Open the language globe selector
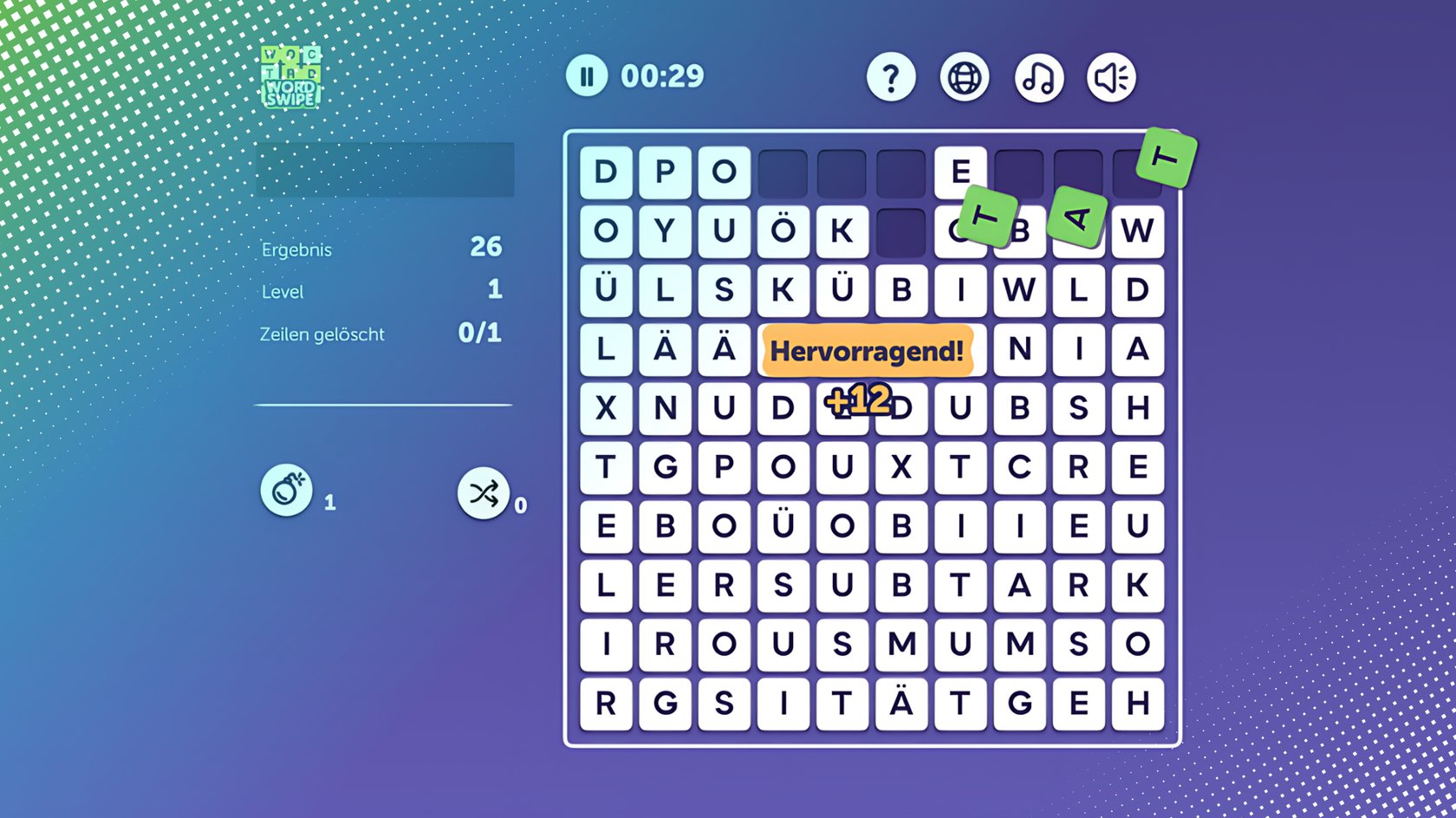1456x818 pixels. coord(964,76)
